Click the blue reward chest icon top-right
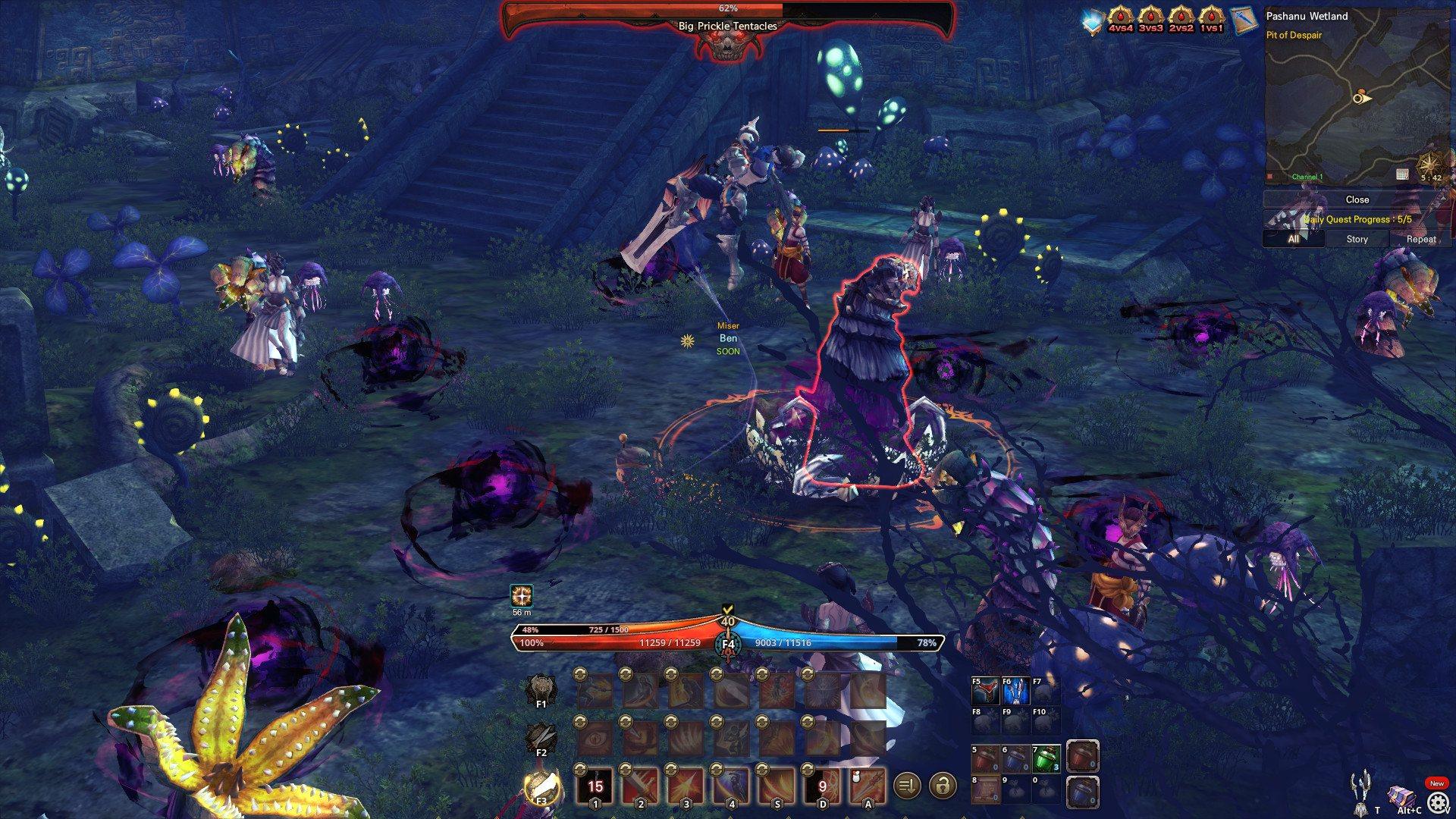 click(1093, 19)
